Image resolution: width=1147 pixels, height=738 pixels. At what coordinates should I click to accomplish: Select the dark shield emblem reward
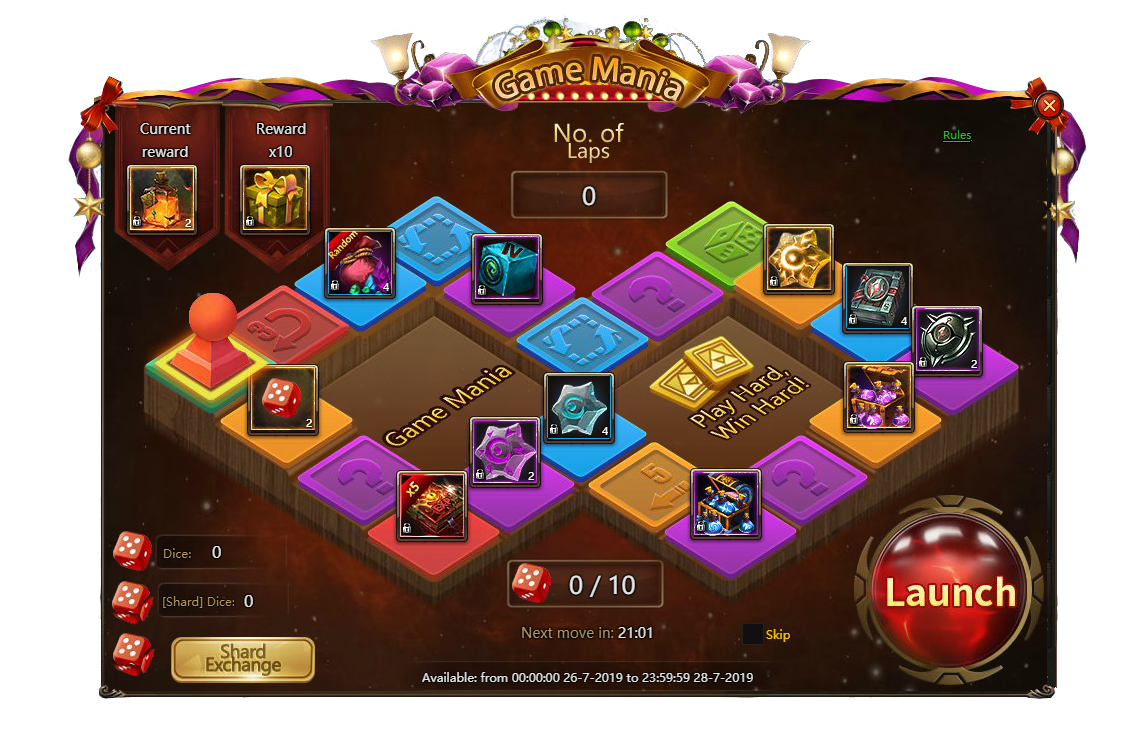pos(946,340)
